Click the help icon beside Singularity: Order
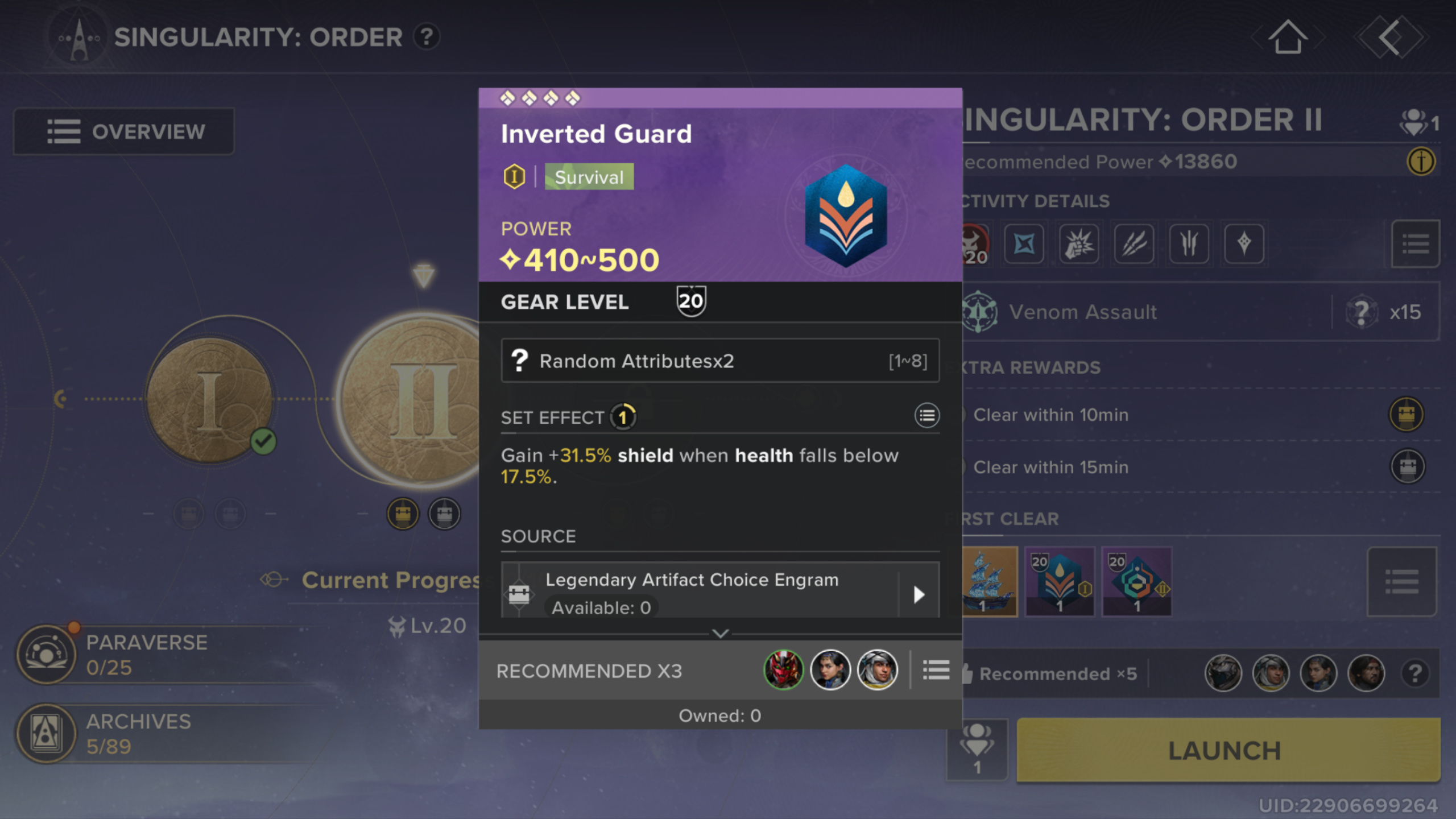1456x819 pixels. (x=427, y=38)
